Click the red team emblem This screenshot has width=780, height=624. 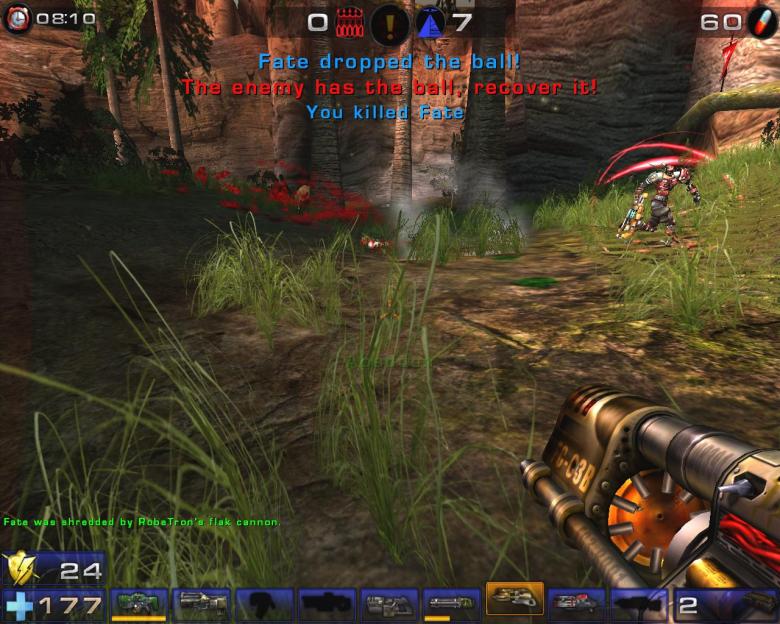tap(350, 22)
